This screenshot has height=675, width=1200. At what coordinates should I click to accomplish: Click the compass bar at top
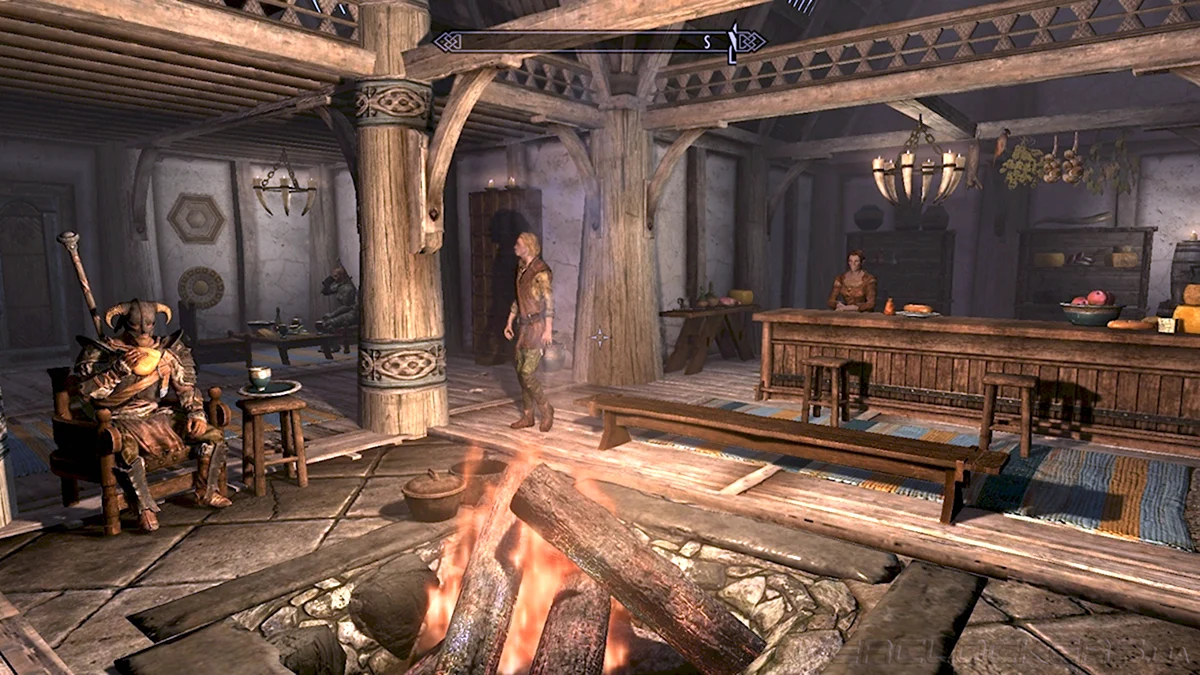coord(600,42)
